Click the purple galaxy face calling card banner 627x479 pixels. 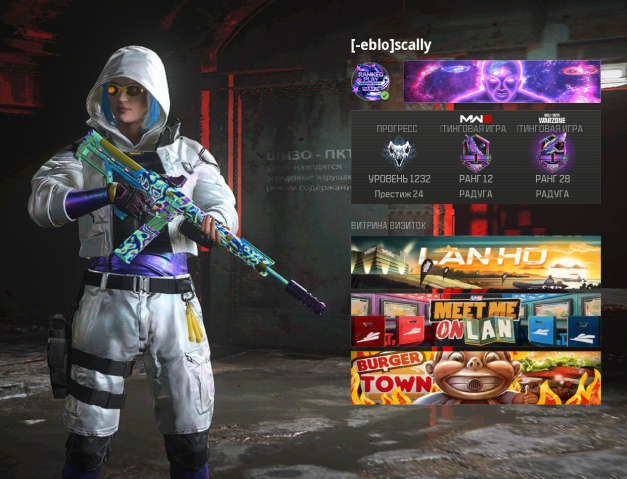click(x=501, y=81)
